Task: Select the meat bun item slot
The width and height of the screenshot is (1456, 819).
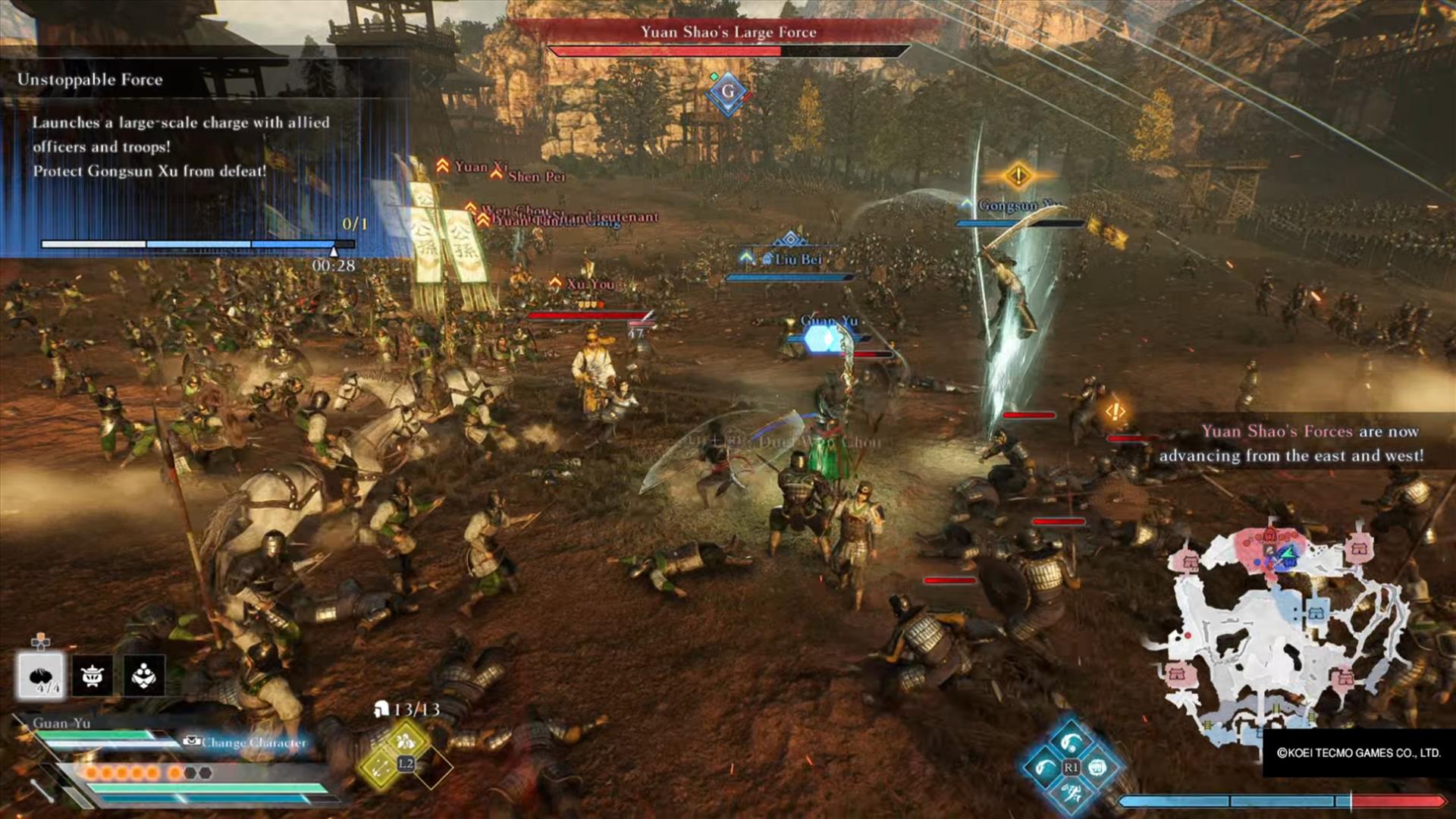Action: coord(42,674)
